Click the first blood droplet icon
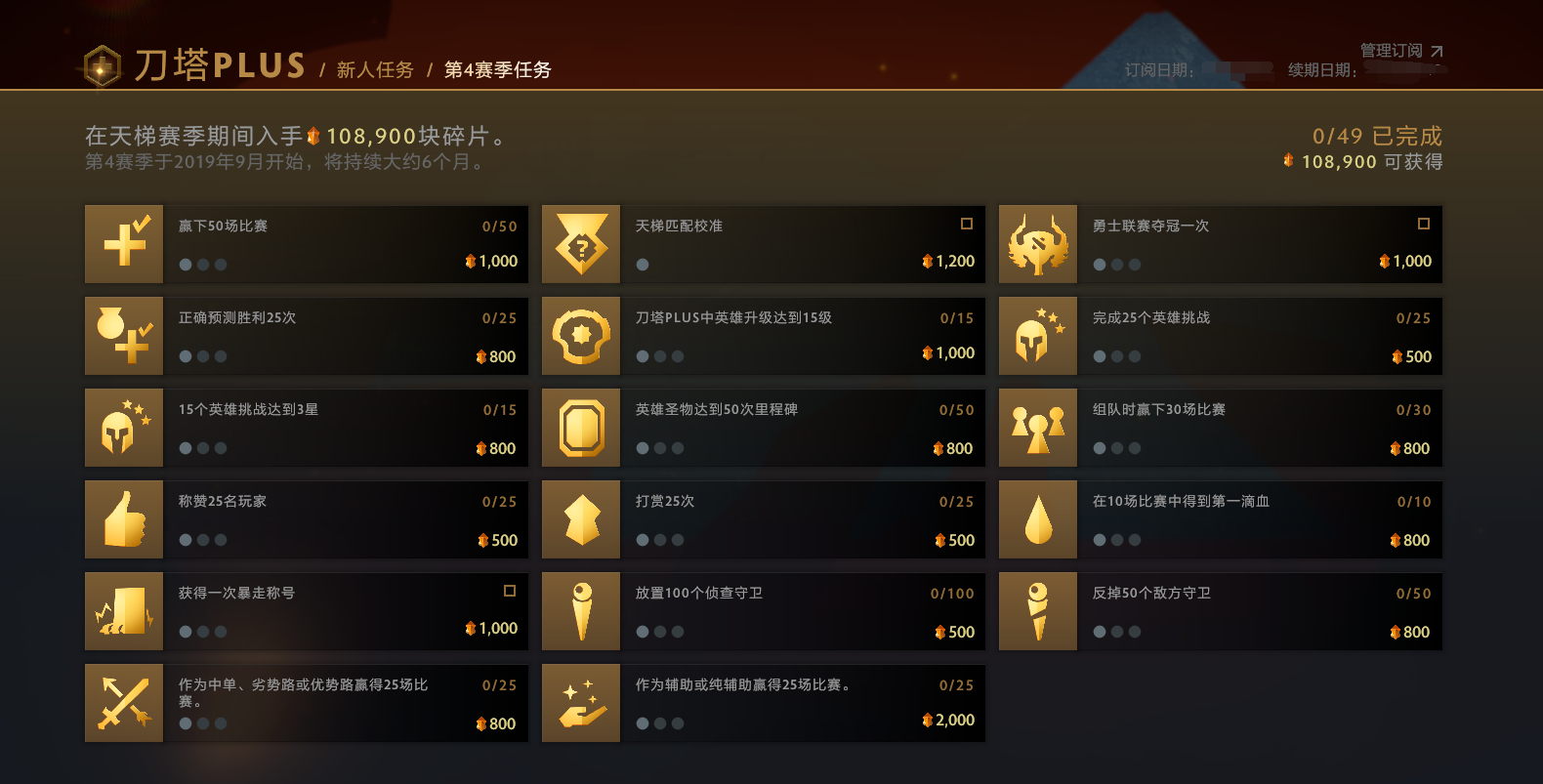Viewport: 1543px width, 784px height. [x=1038, y=519]
